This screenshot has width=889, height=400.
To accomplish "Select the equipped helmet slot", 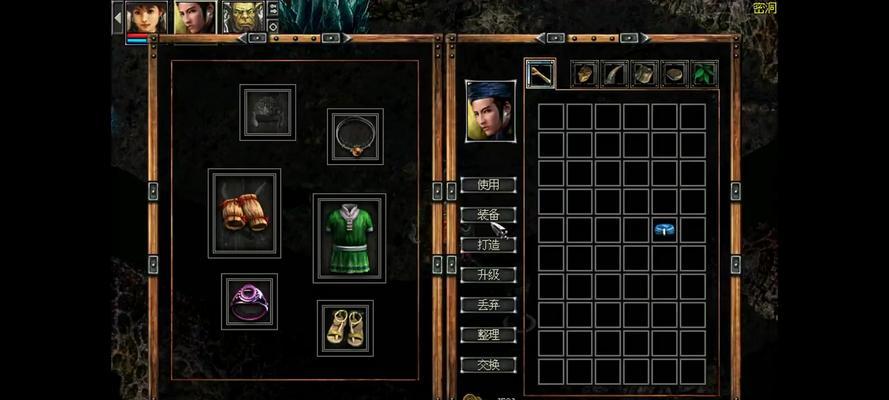I will (x=267, y=112).
